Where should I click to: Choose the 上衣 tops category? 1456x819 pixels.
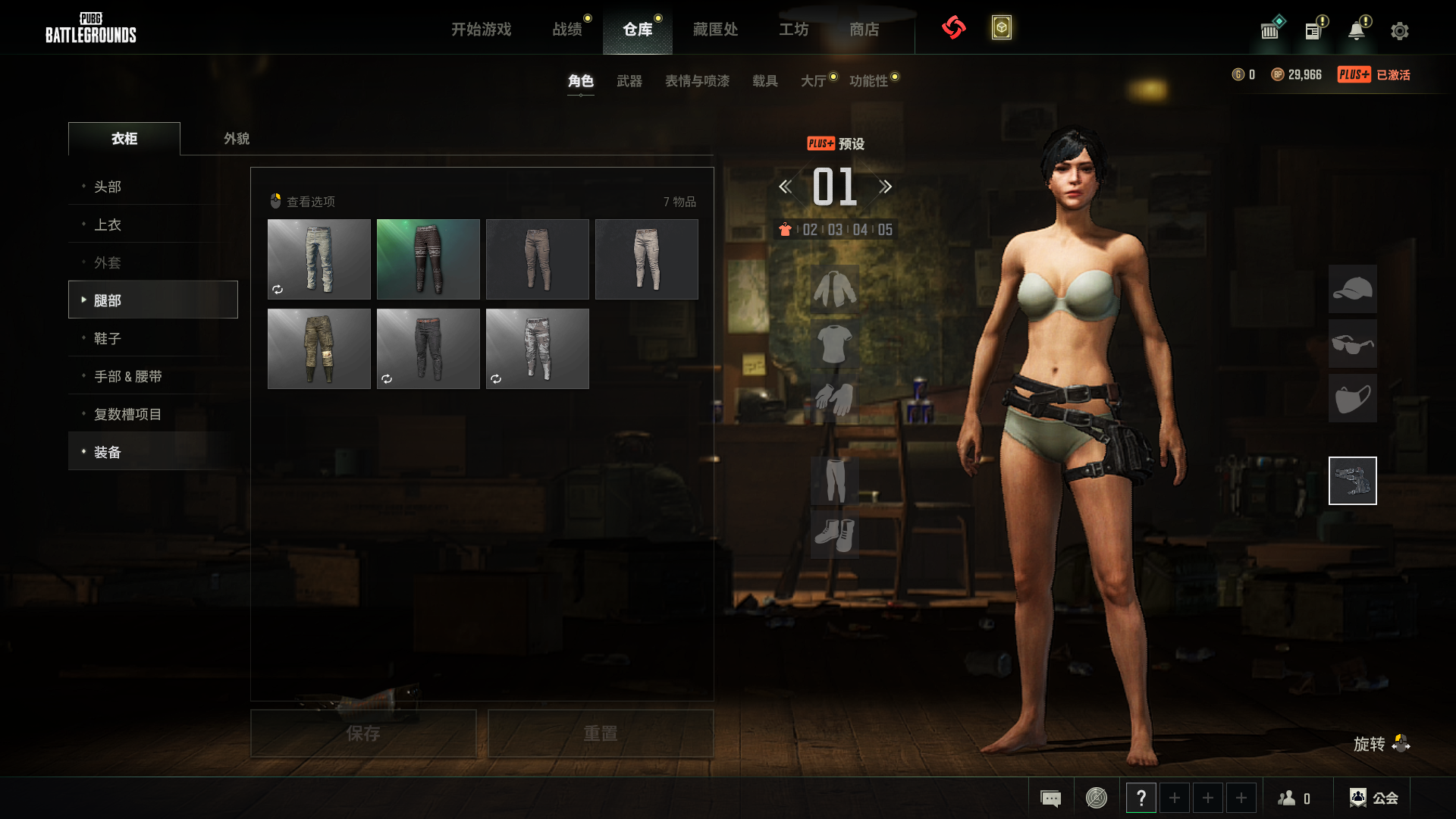(x=108, y=224)
